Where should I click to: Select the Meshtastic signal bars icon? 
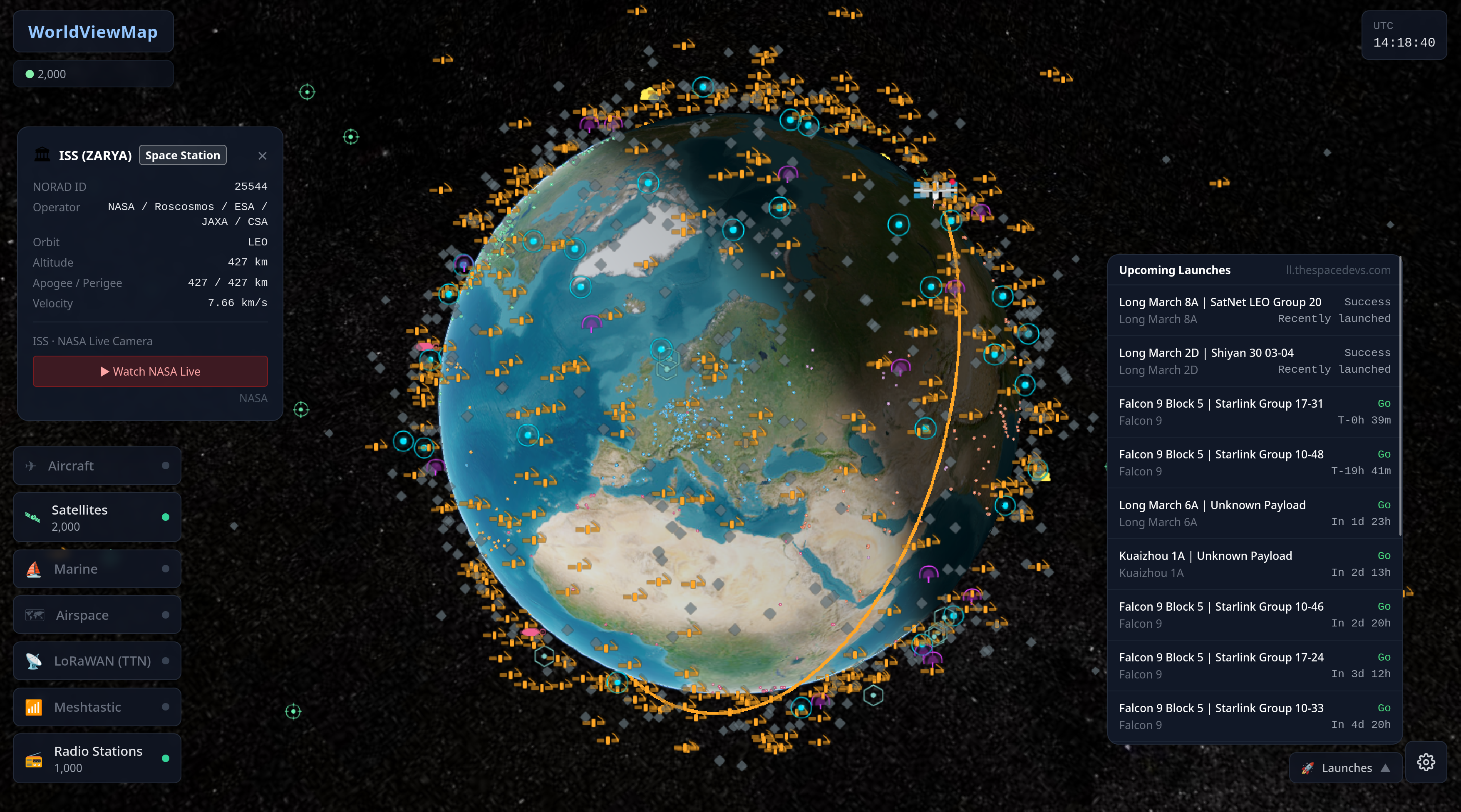(34, 707)
